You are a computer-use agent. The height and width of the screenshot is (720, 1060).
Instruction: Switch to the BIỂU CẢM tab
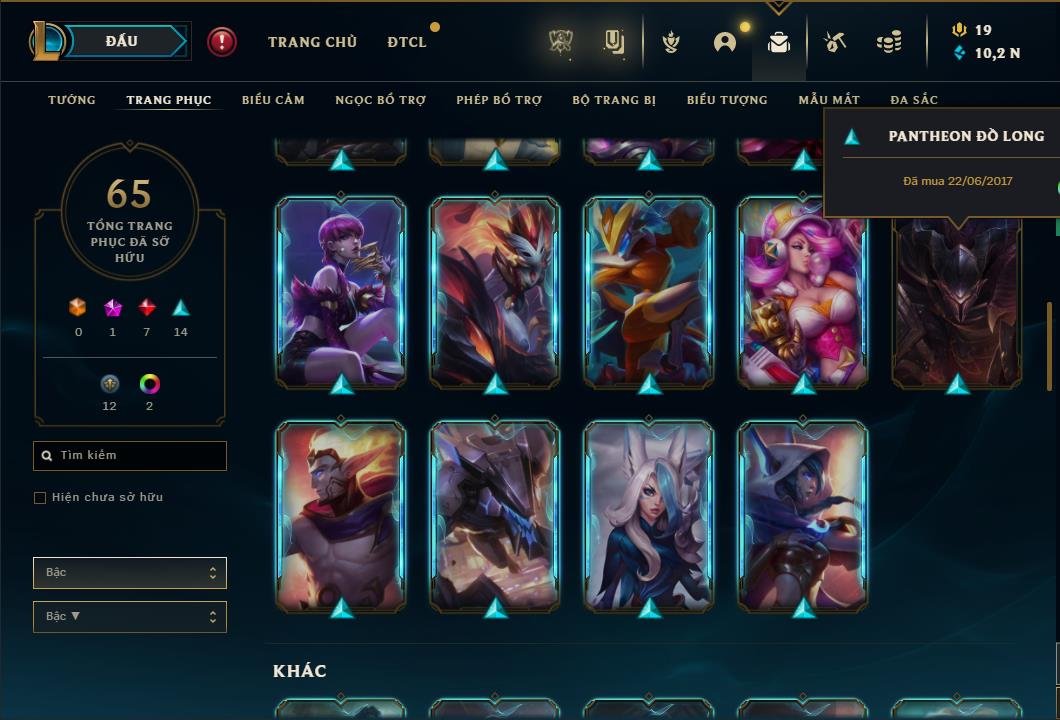[273, 100]
